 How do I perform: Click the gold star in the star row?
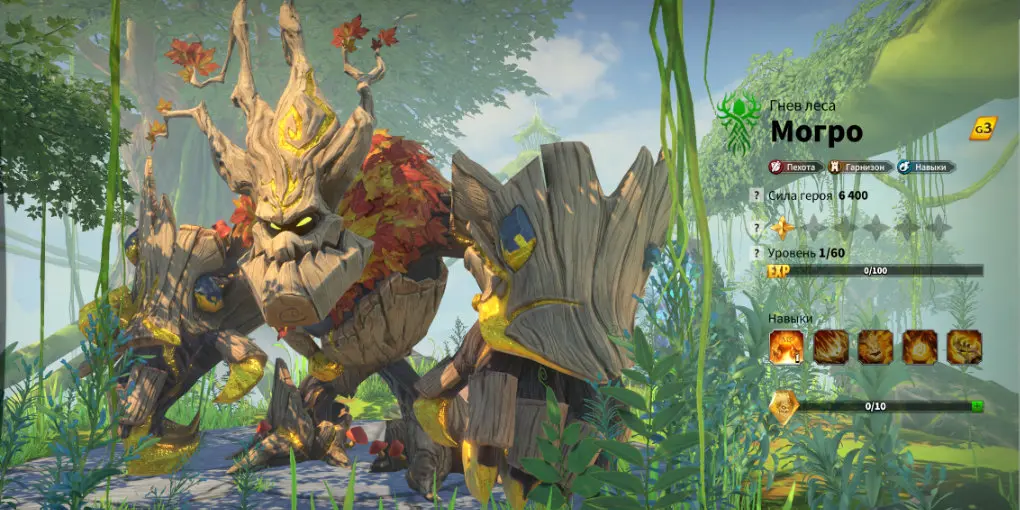(x=783, y=228)
